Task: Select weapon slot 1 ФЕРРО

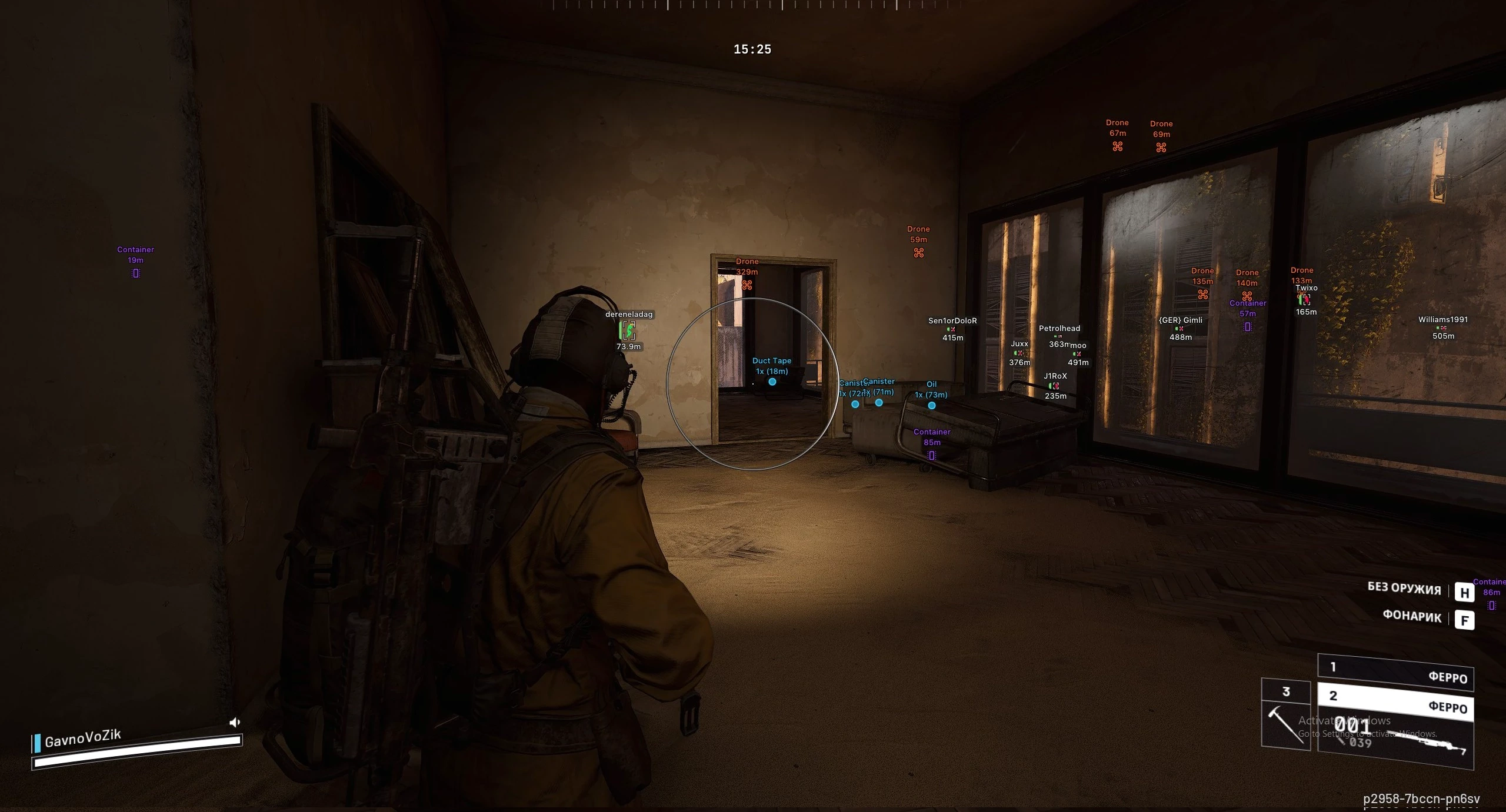Action: click(x=1395, y=671)
